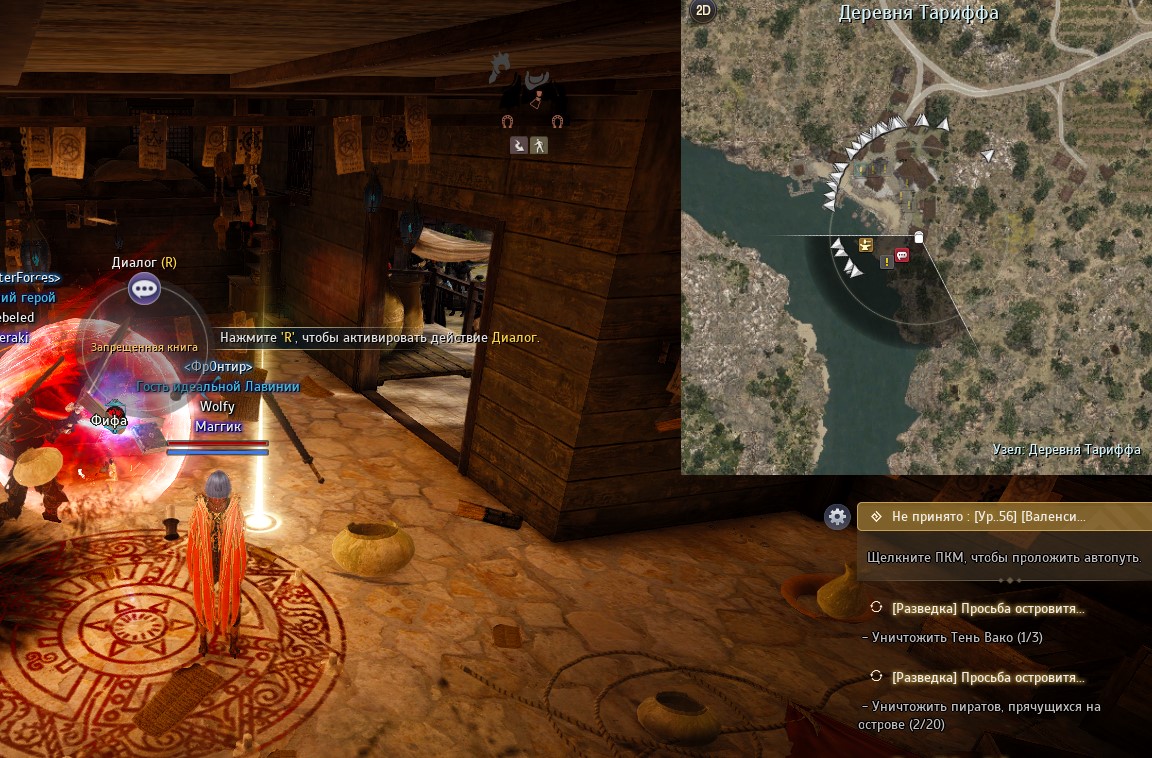Click the Dialog speech bubble interaction icon
1152x758 pixels.
pyautogui.click(x=144, y=289)
